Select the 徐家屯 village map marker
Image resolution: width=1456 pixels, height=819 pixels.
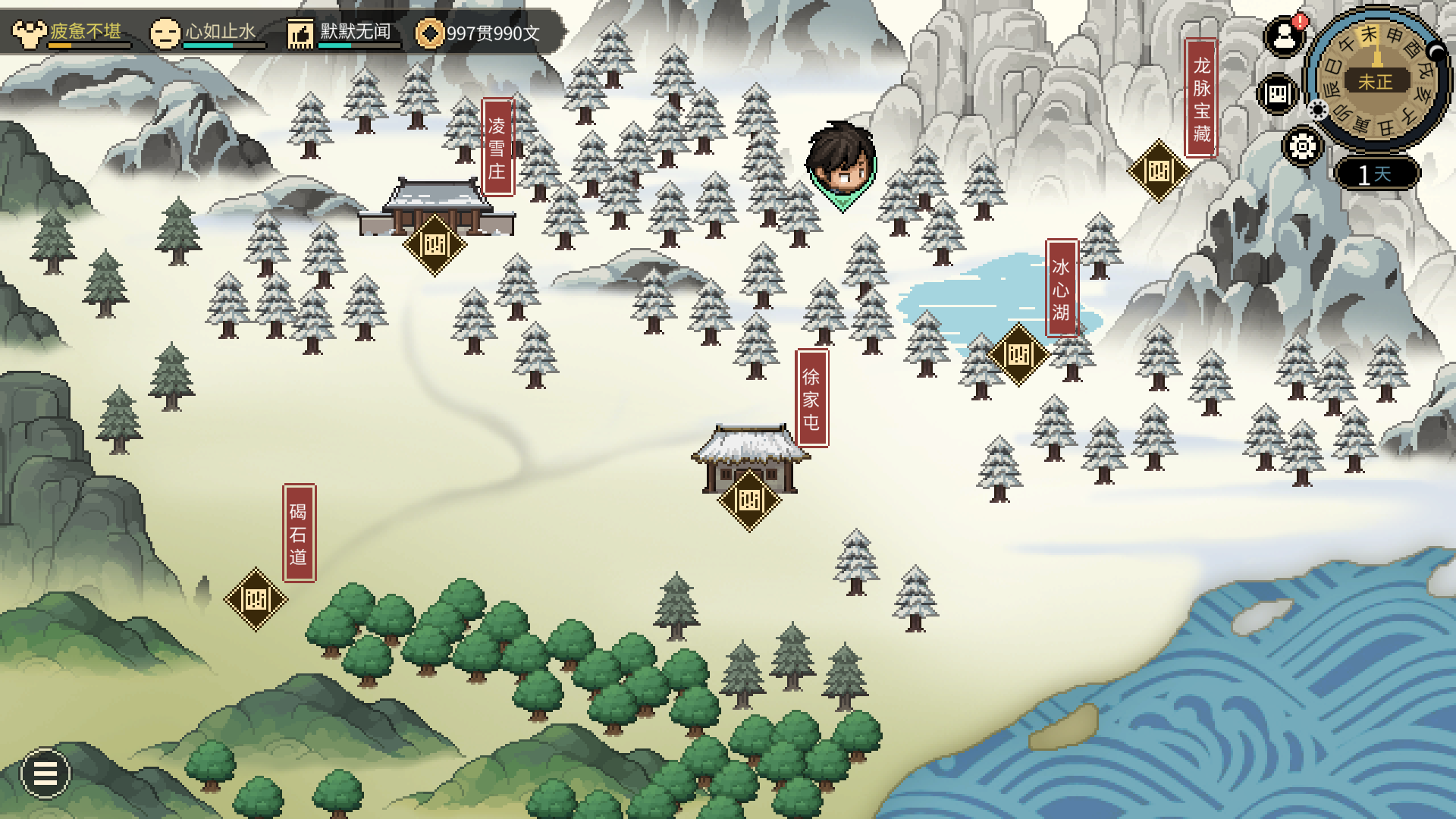[749, 500]
